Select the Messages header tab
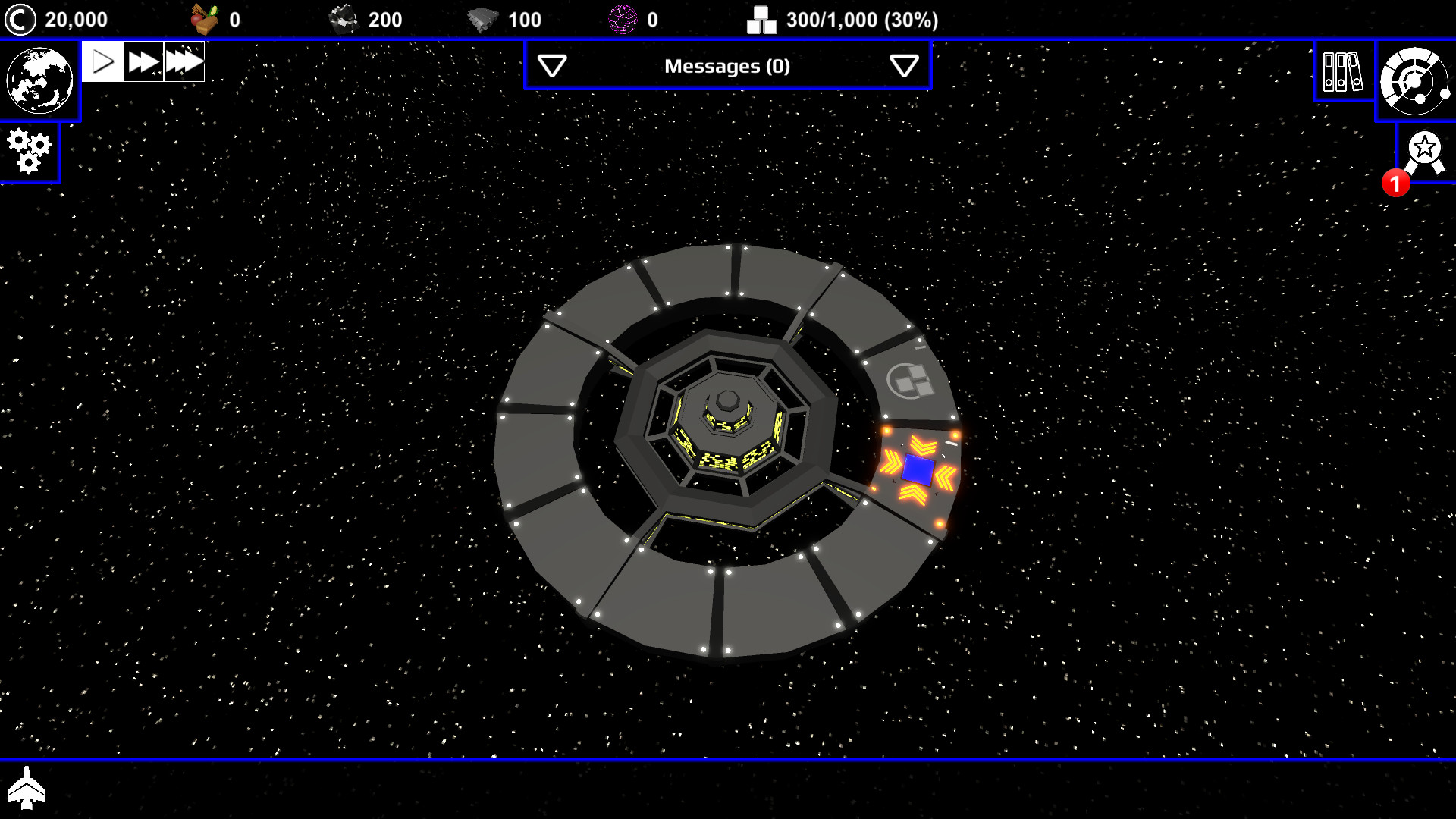 click(727, 67)
